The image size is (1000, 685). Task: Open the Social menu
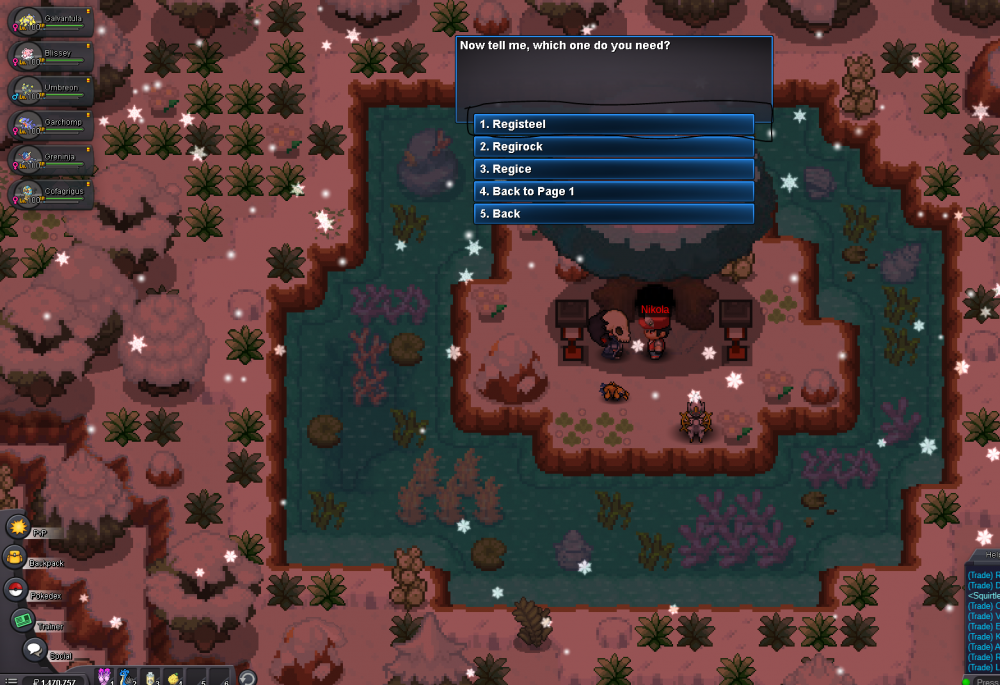tap(35, 649)
